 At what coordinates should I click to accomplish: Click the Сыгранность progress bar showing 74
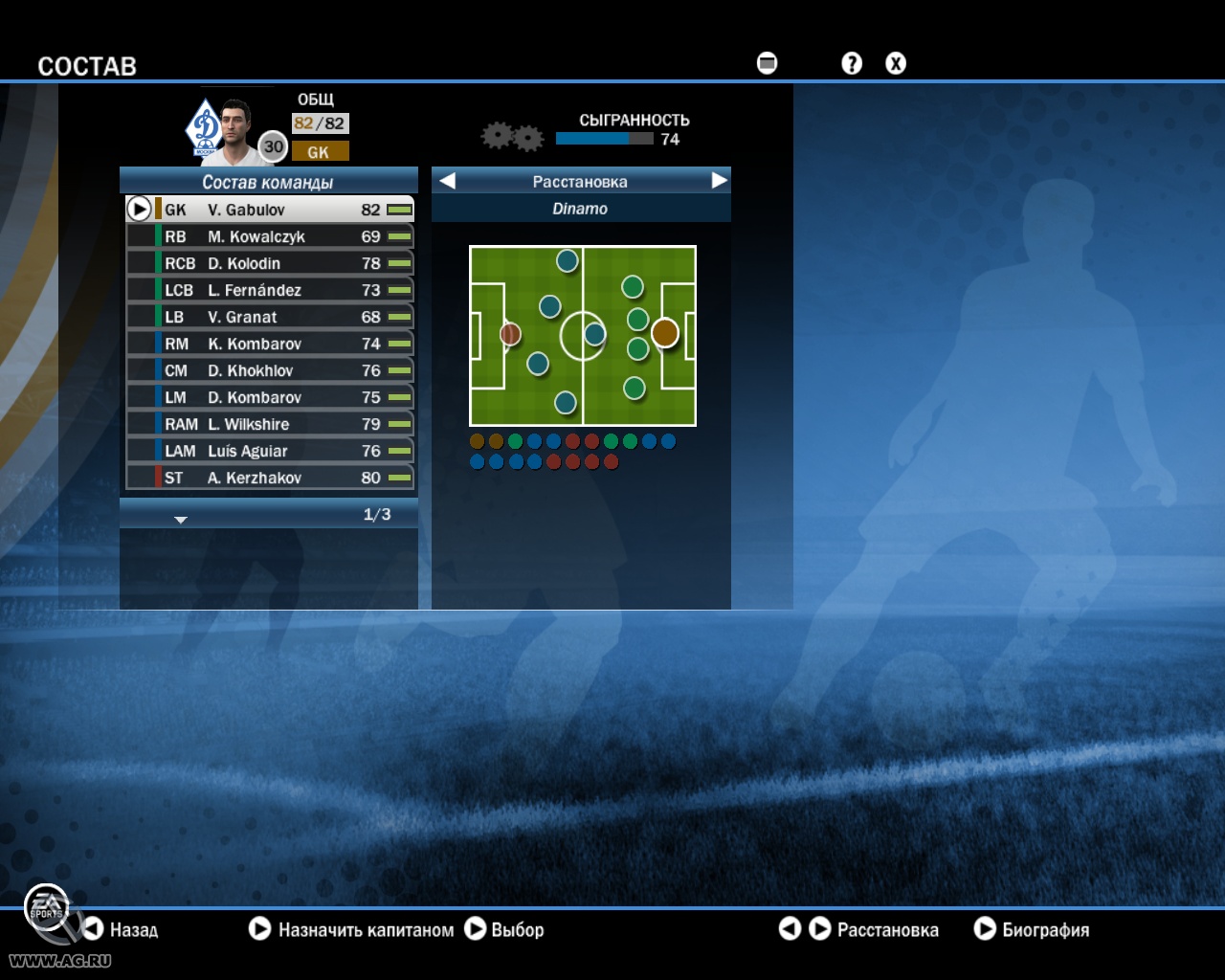[x=603, y=137]
